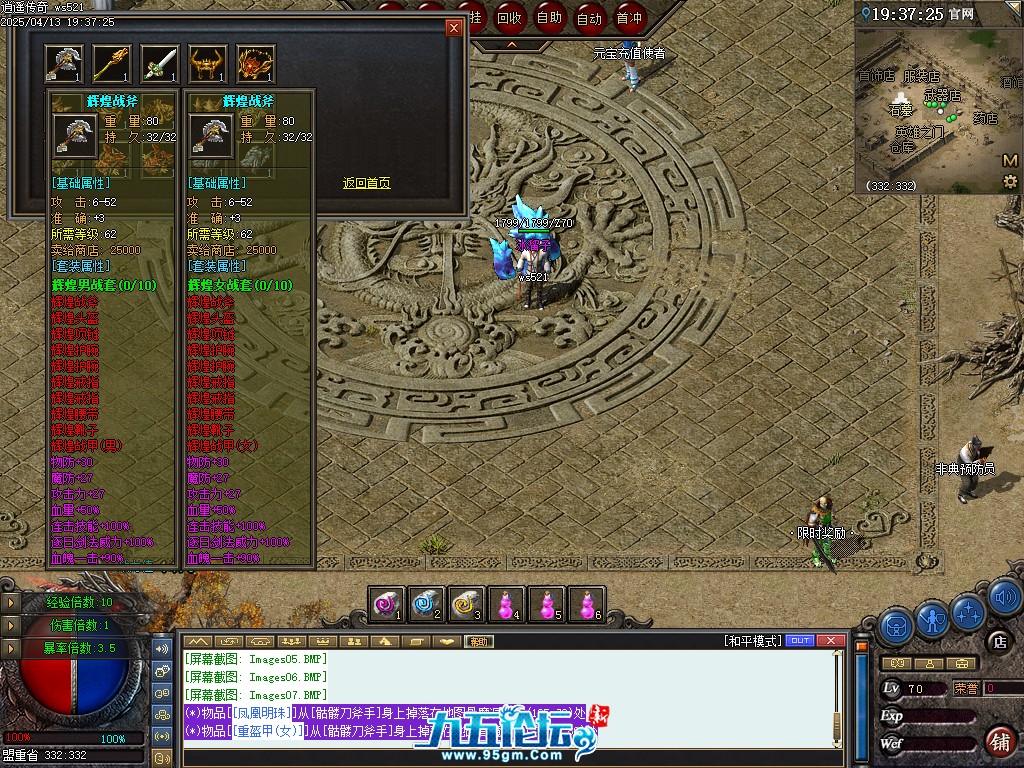Select the green sword item slot

(x=160, y=64)
